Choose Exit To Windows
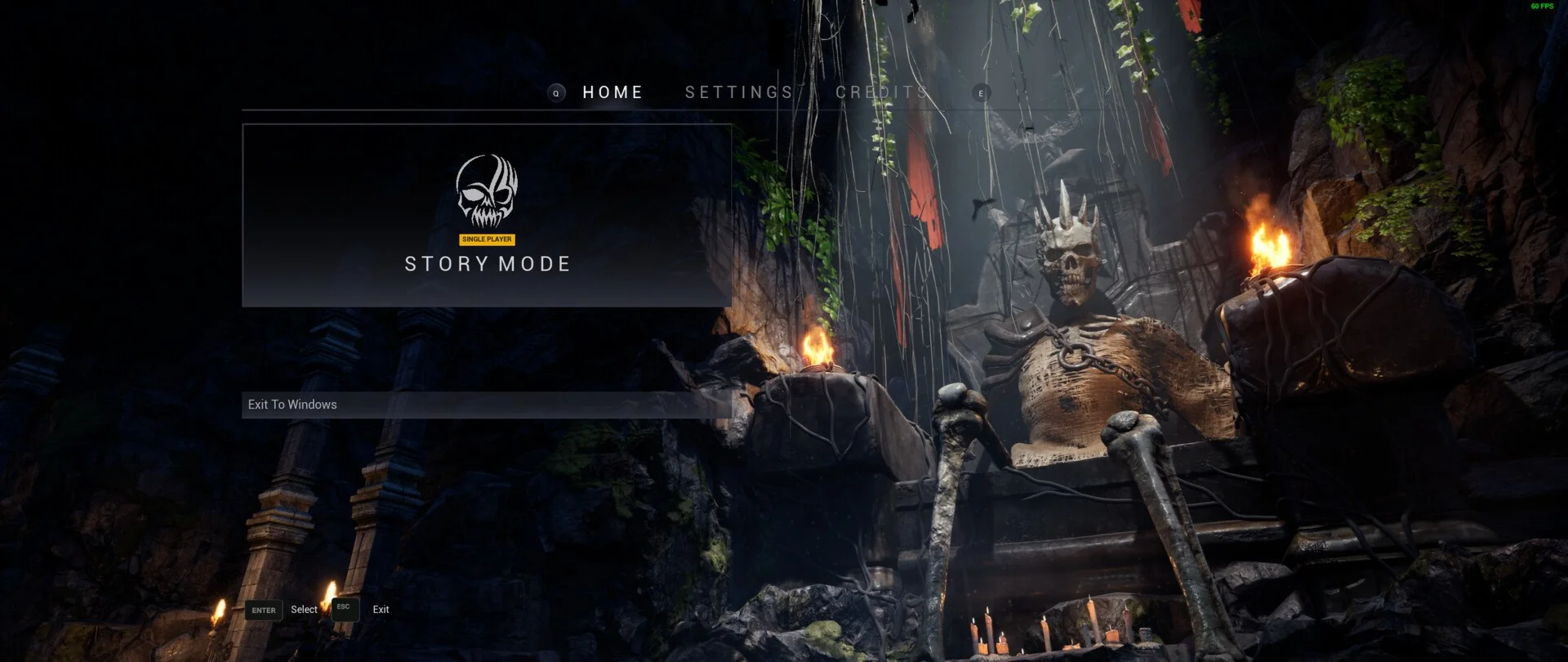Viewport: 1568px width, 662px height. (x=486, y=405)
